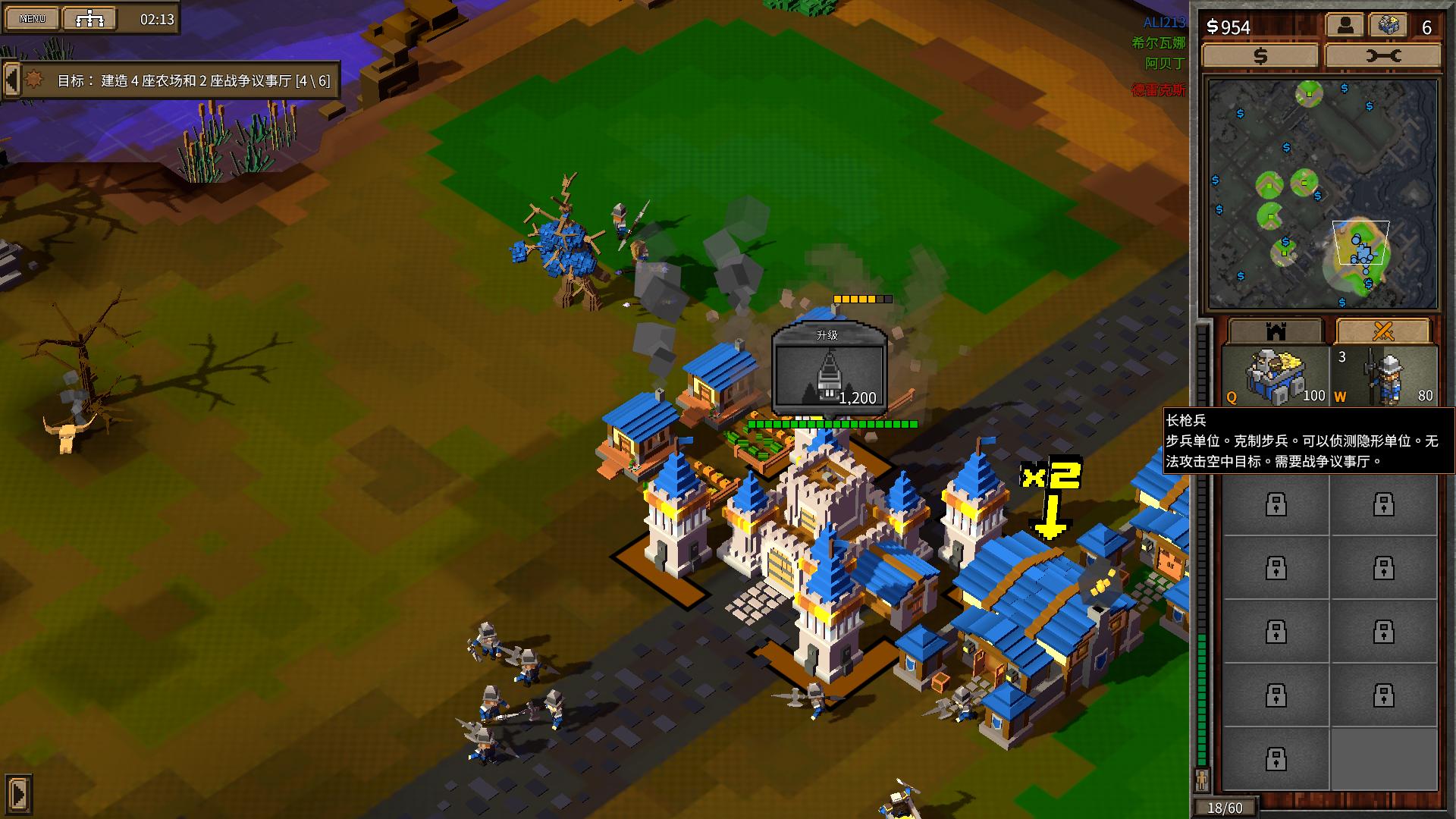Expand the bottom-left arrow panel
The width and height of the screenshot is (1456, 819).
(18, 794)
